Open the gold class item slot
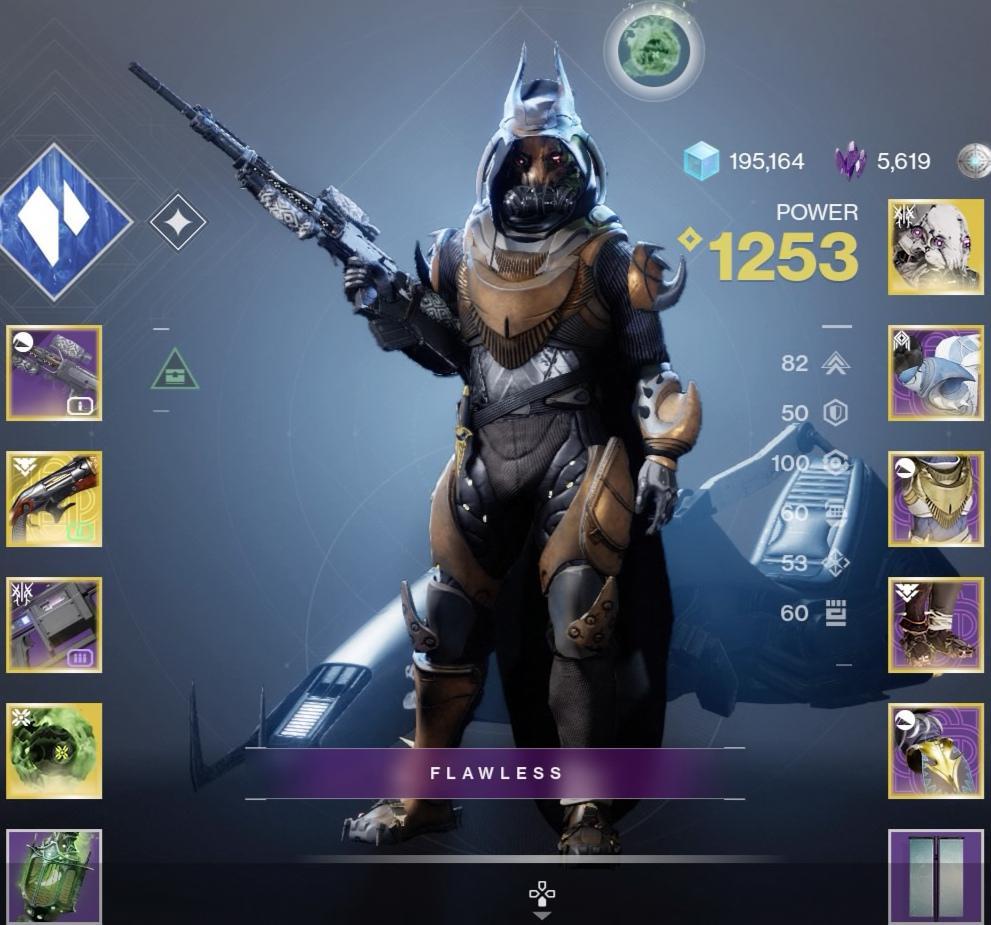 (936, 751)
